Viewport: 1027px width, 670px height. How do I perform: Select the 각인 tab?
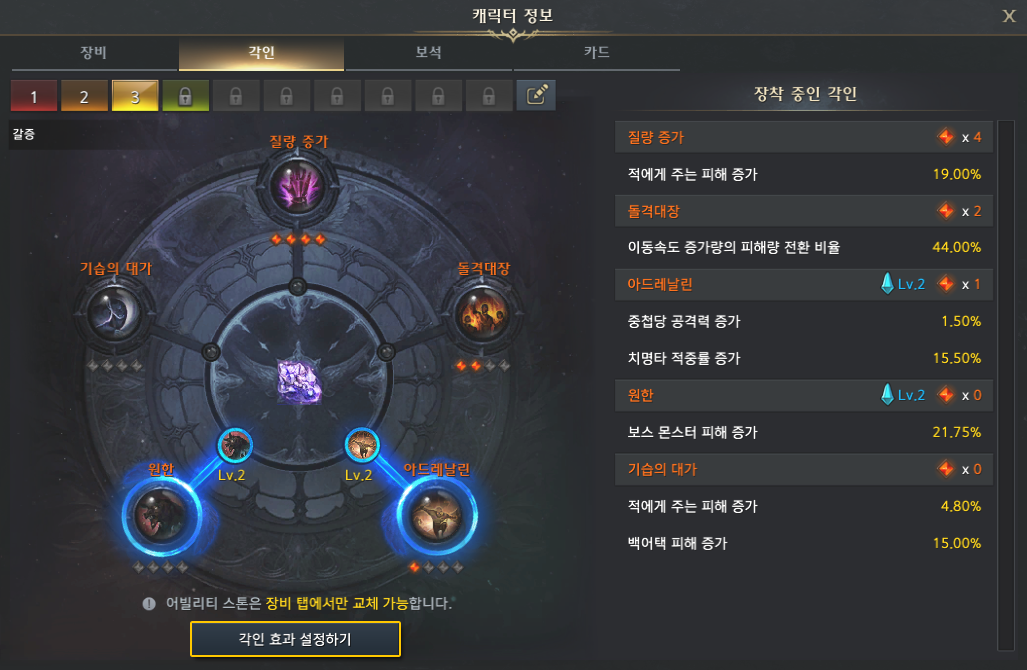click(x=261, y=53)
